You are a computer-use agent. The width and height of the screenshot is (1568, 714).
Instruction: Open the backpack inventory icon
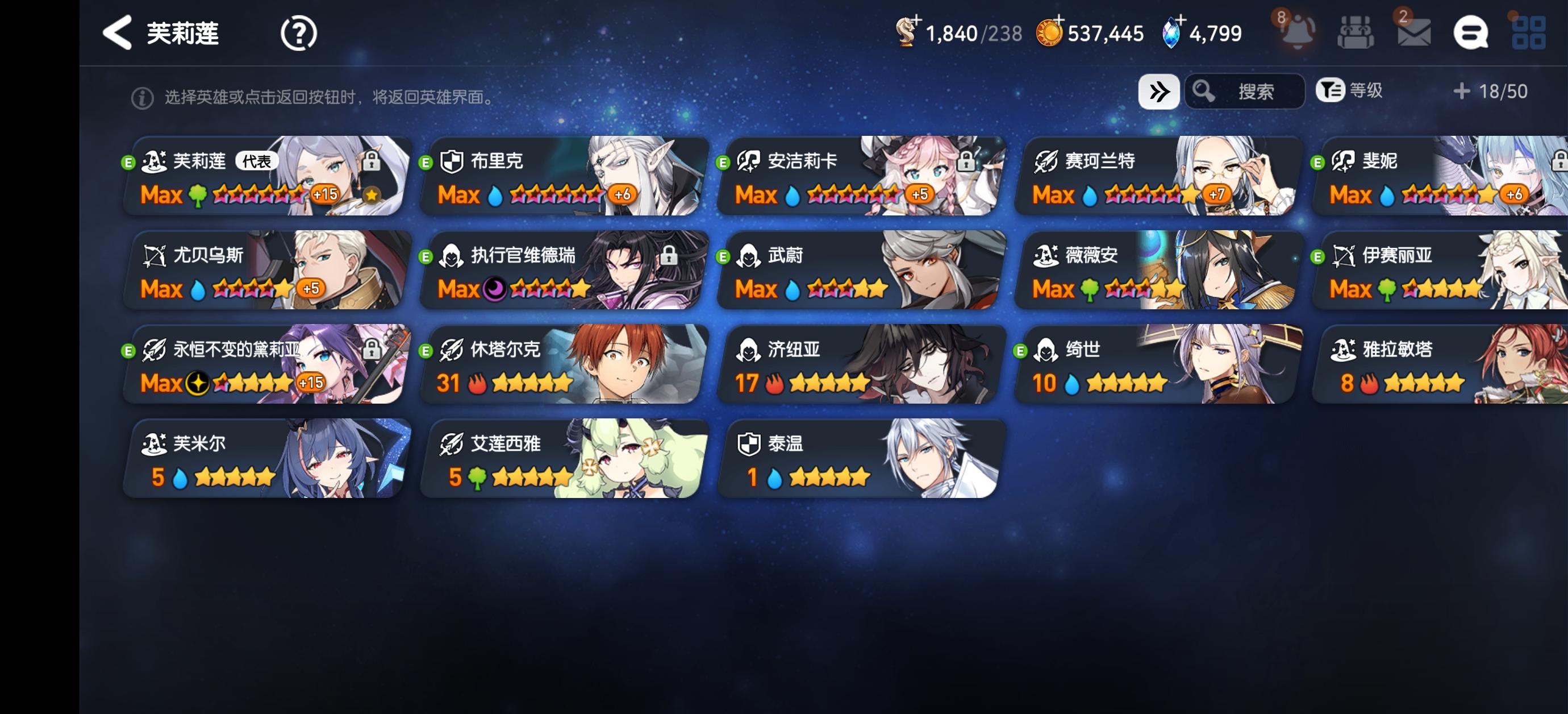coord(1357,32)
